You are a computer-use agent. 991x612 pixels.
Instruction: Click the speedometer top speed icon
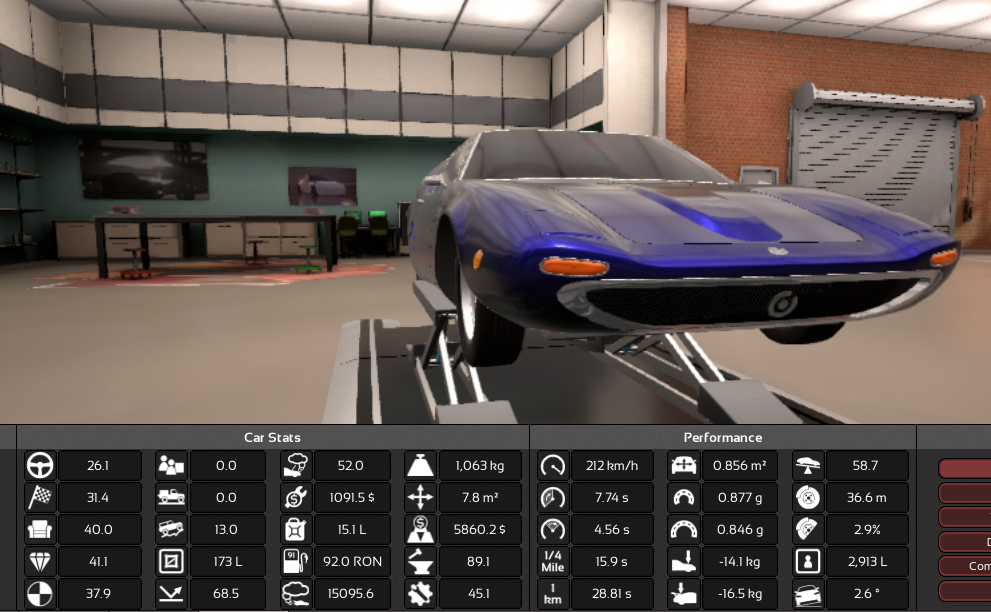(x=553, y=466)
